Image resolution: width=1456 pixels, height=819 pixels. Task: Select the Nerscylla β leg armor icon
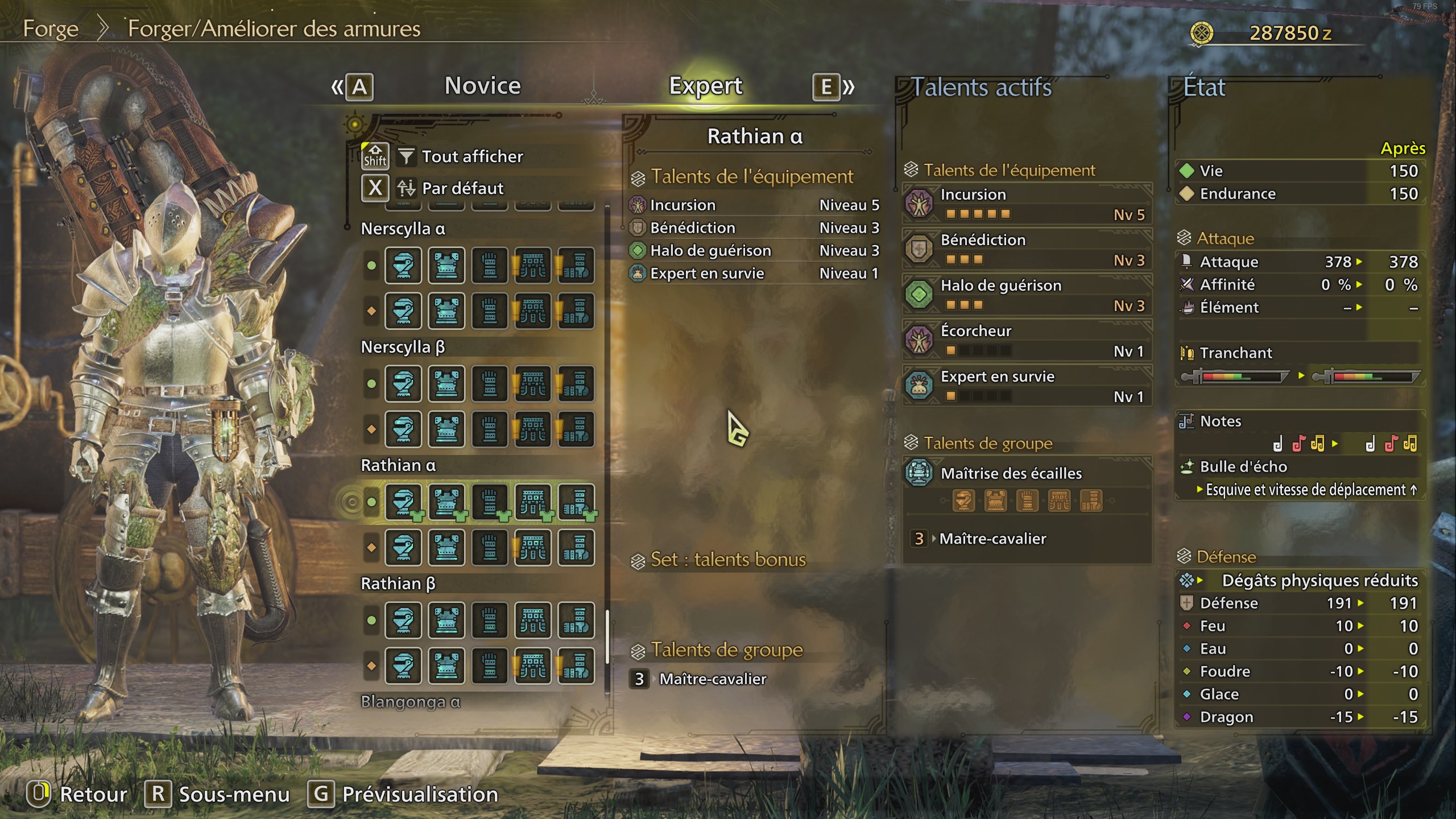point(577,384)
